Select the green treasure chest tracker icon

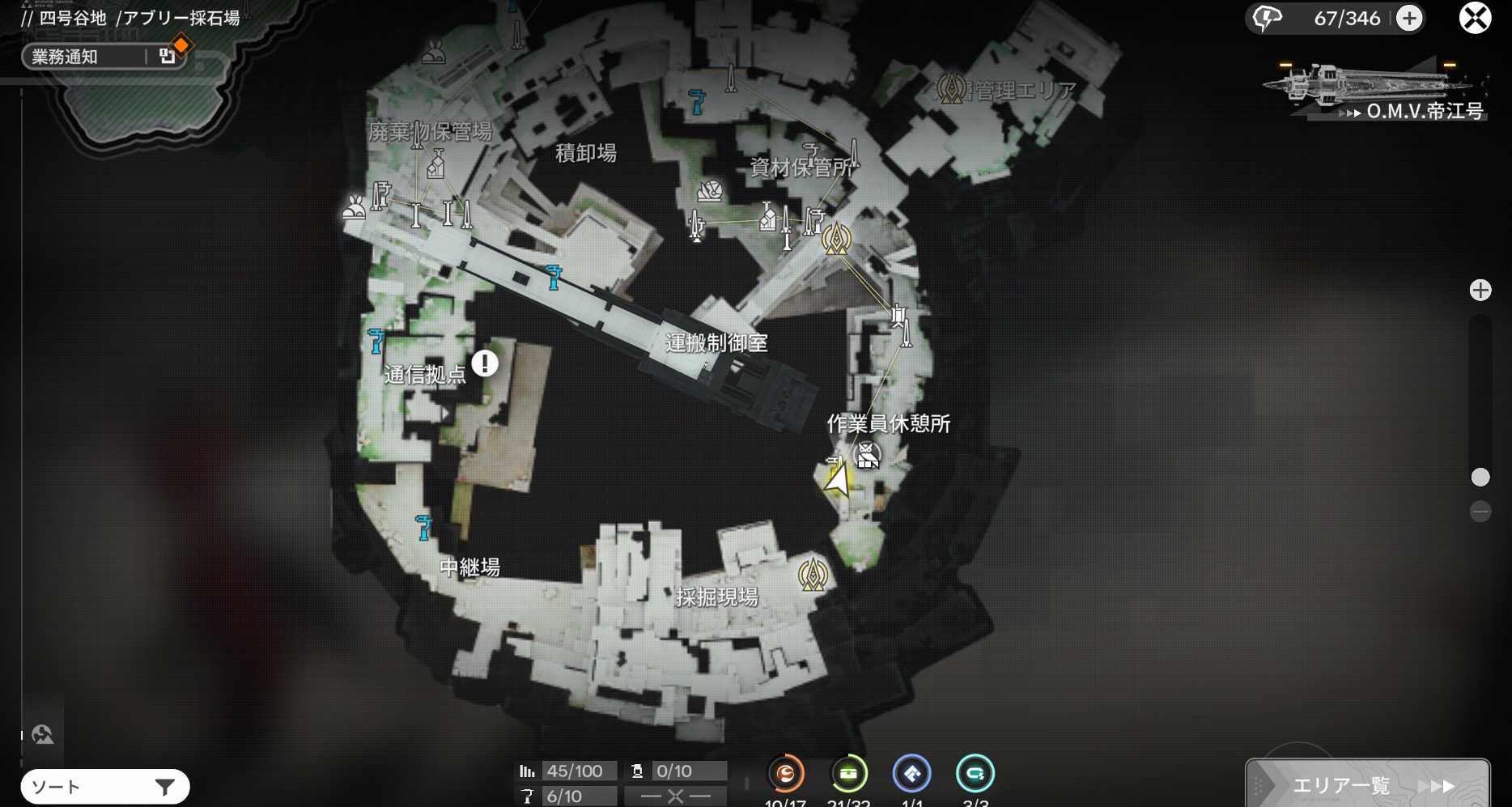click(849, 774)
